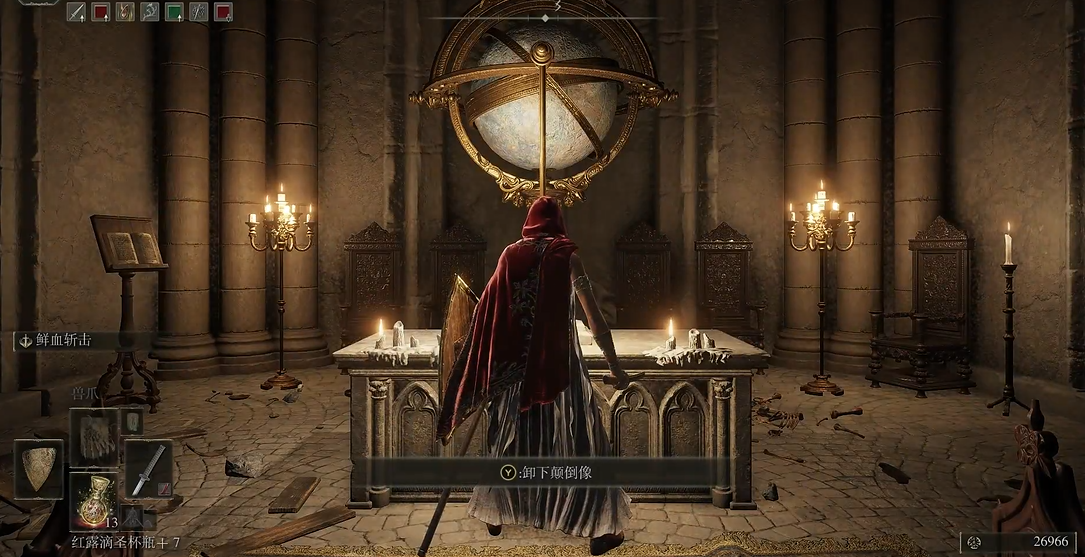Select the katana in the right-hand slot
The width and height of the screenshot is (1085, 557).
pyautogui.click(x=147, y=468)
